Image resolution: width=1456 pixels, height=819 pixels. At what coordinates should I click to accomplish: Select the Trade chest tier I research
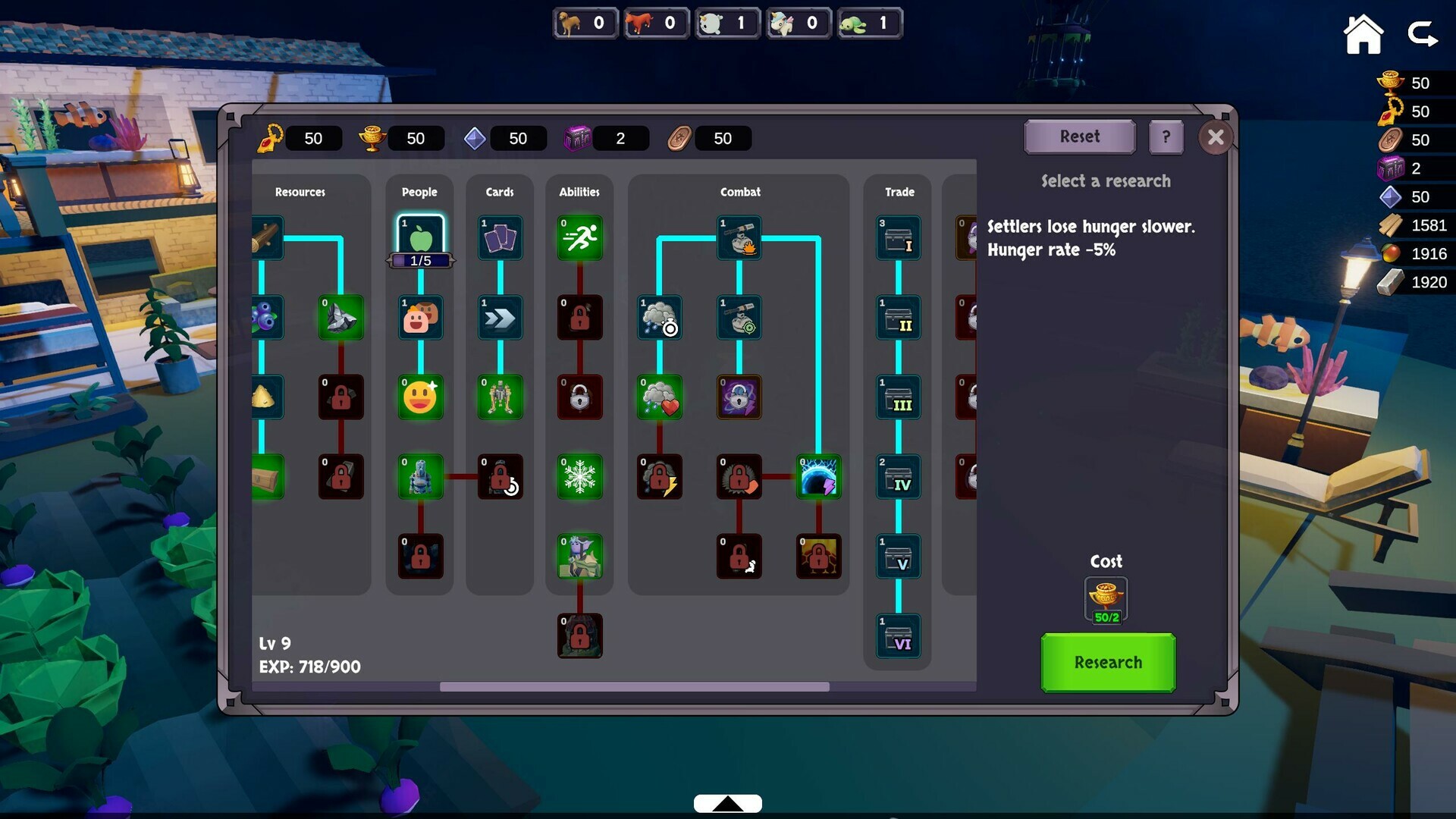898,237
